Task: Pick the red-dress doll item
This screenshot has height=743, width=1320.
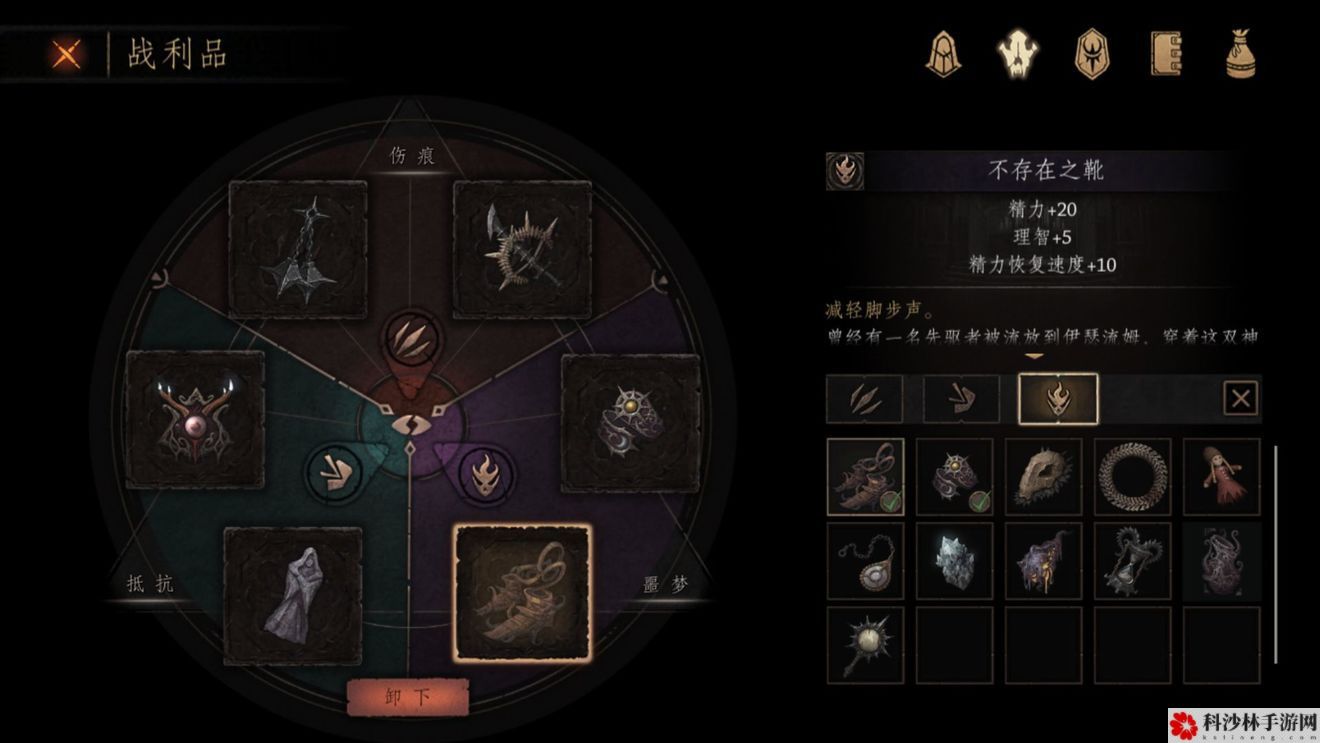Action: [x=1222, y=476]
